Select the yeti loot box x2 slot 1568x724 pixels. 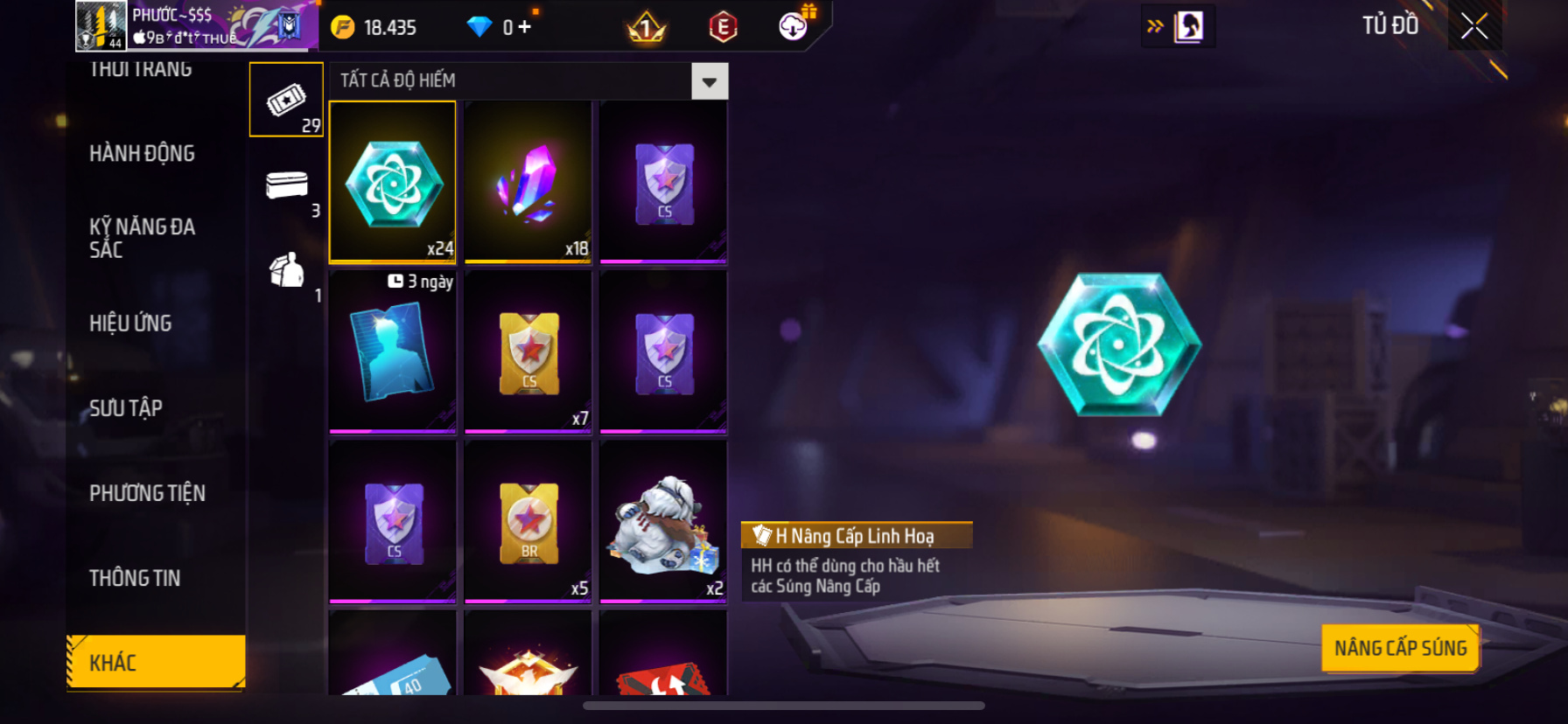(x=663, y=521)
